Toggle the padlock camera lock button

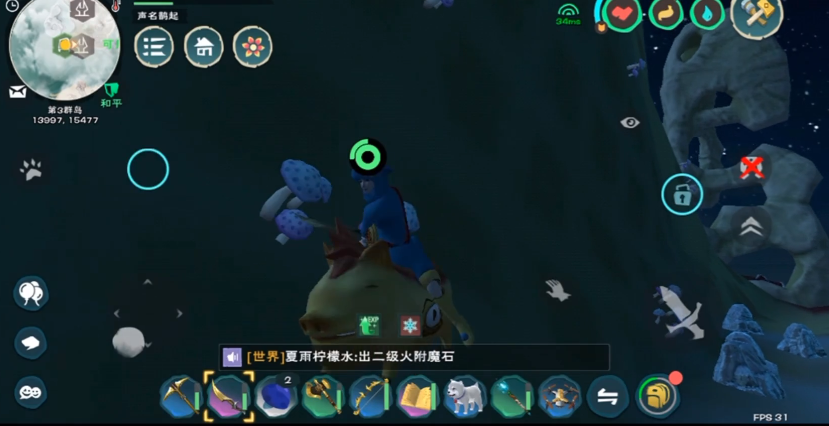(682, 195)
